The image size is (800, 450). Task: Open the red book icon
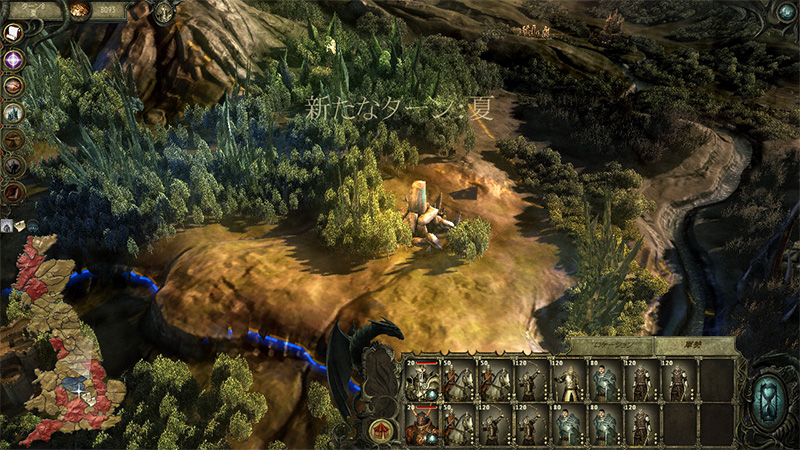(x=14, y=190)
